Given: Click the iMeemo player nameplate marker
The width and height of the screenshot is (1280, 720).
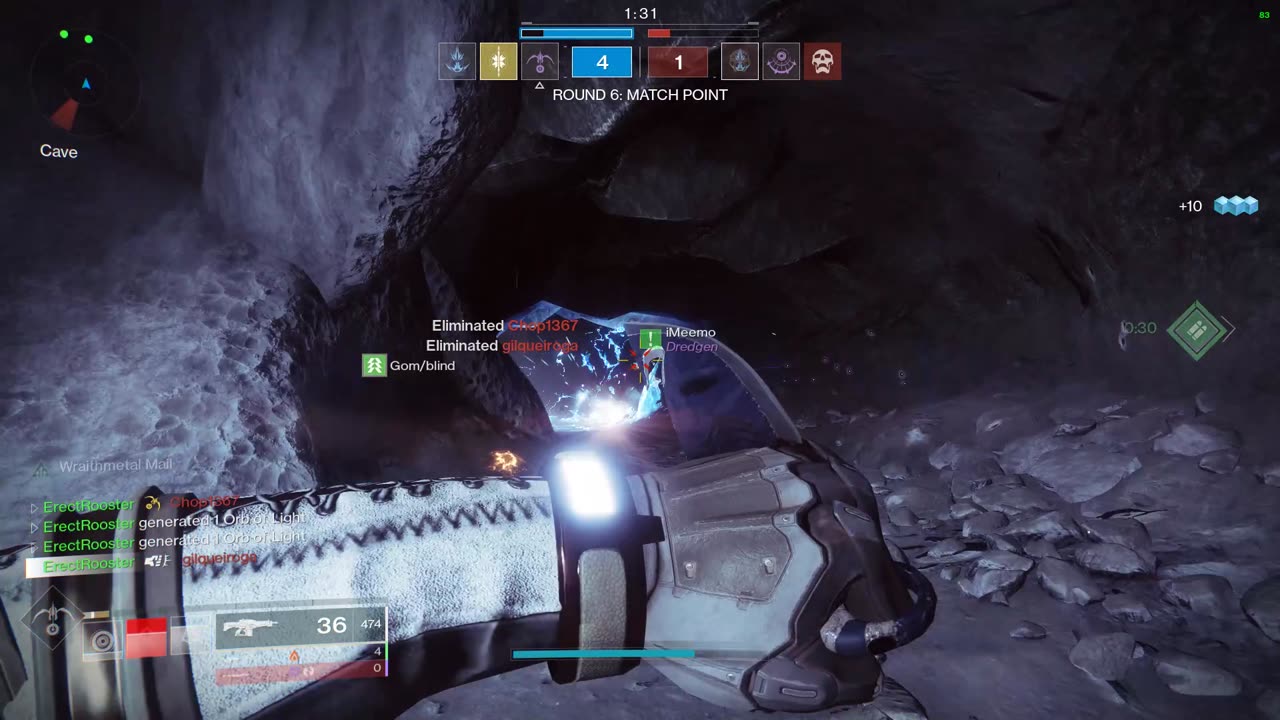Looking at the screenshot, I should [651, 339].
